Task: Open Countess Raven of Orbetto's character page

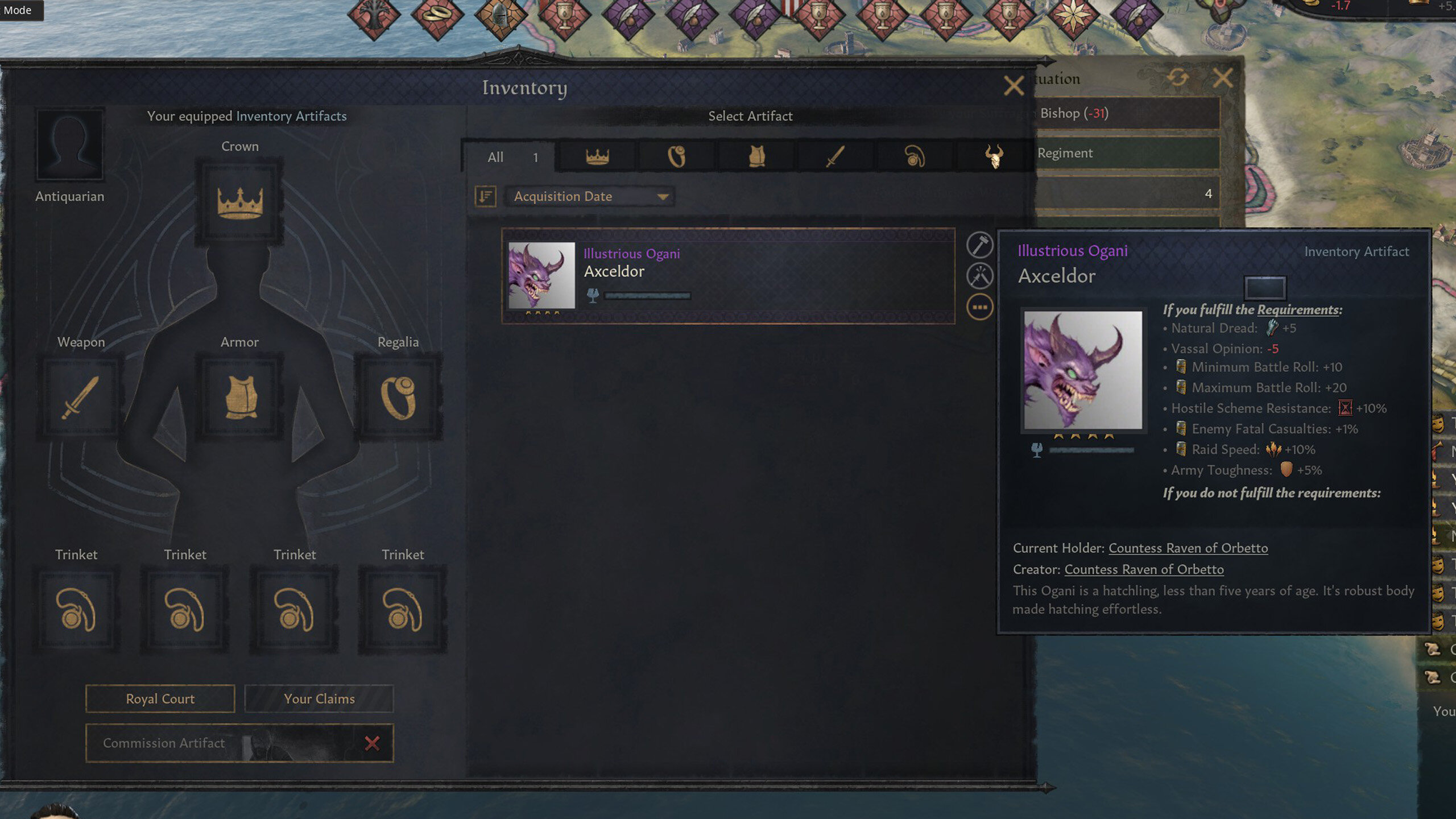Action: [x=1188, y=548]
